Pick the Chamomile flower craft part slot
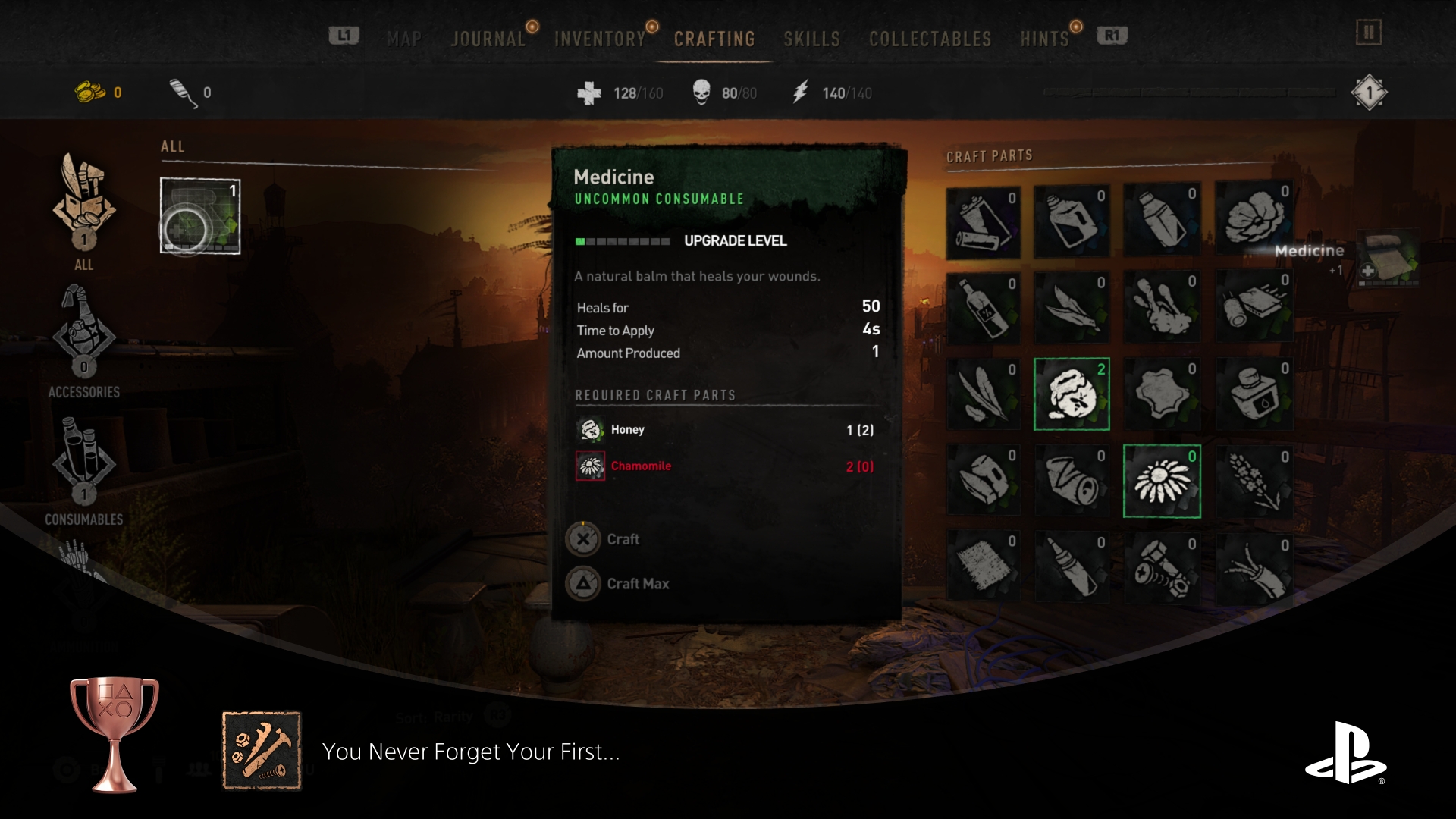Image resolution: width=1456 pixels, height=819 pixels. click(1162, 482)
